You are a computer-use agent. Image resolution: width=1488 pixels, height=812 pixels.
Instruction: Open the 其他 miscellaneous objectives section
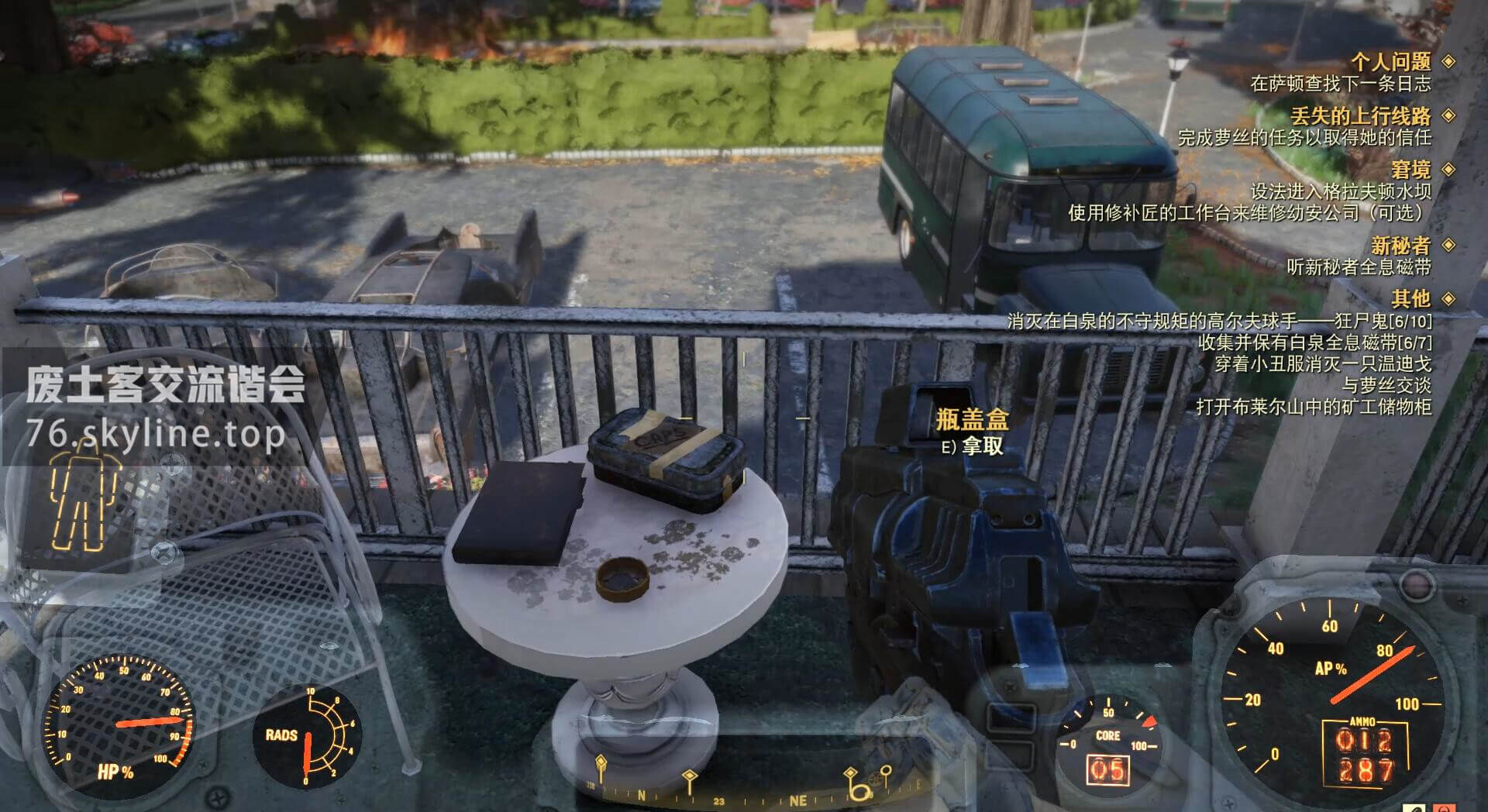click(1410, 298)
